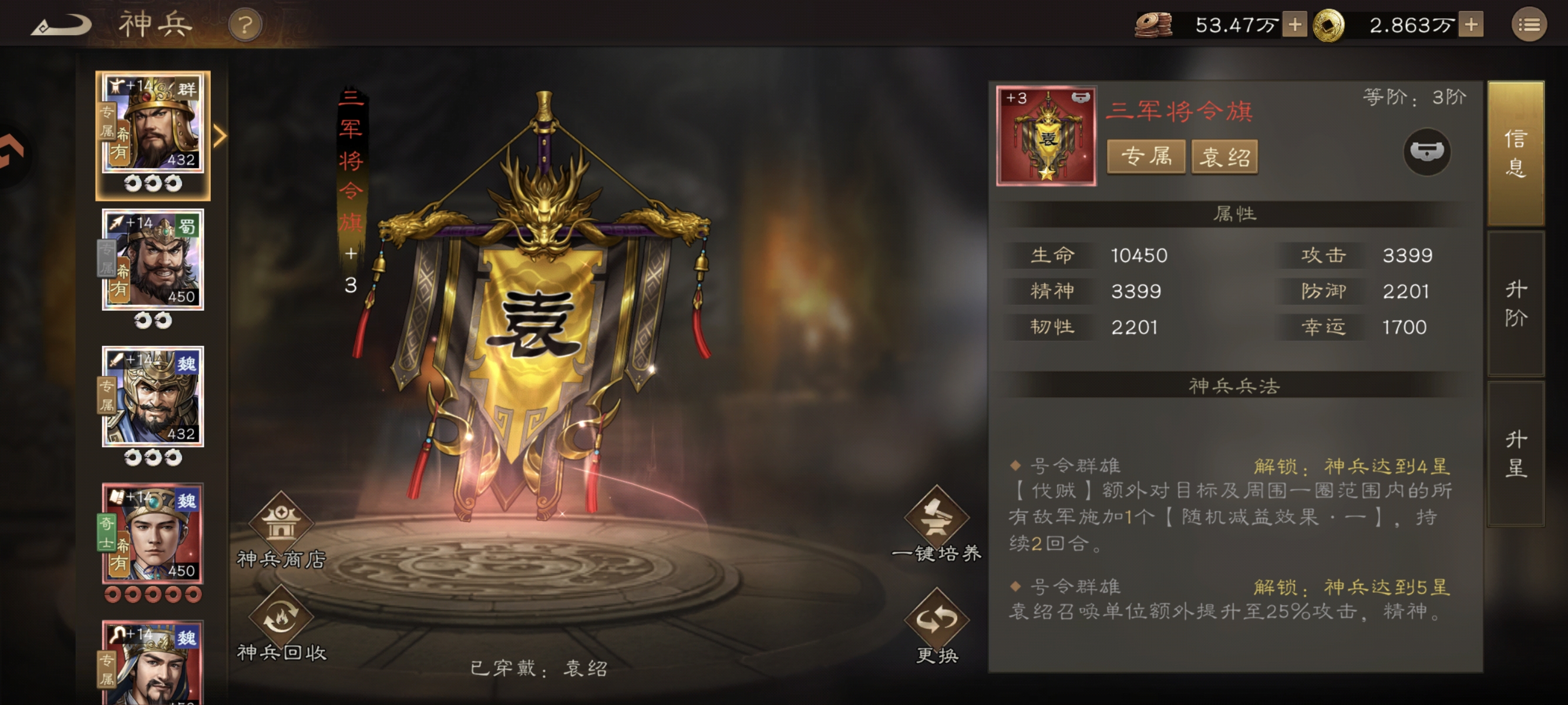This screenshot has width=1568, height=705.
Task: Click the back arrow next to 神兵 title
Action: tap(60, 23)
